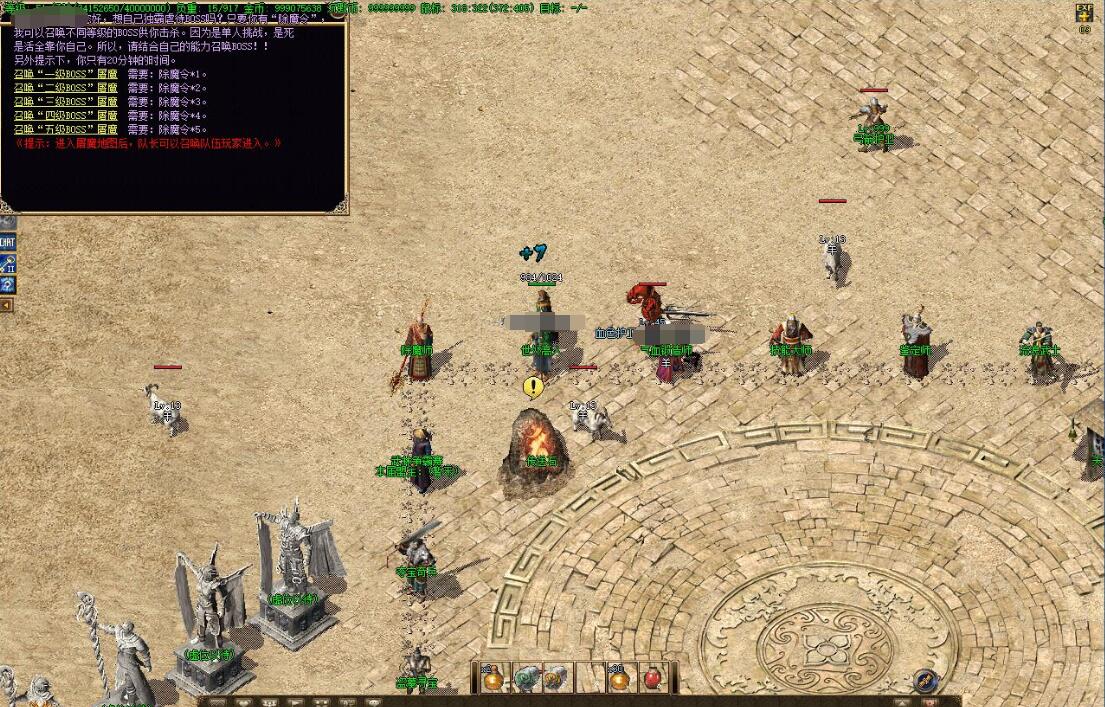The width and height of the screenshot is (1105, 707).
Task: Collapse the left side panel arrow
Action: click(x=6, y=304)
